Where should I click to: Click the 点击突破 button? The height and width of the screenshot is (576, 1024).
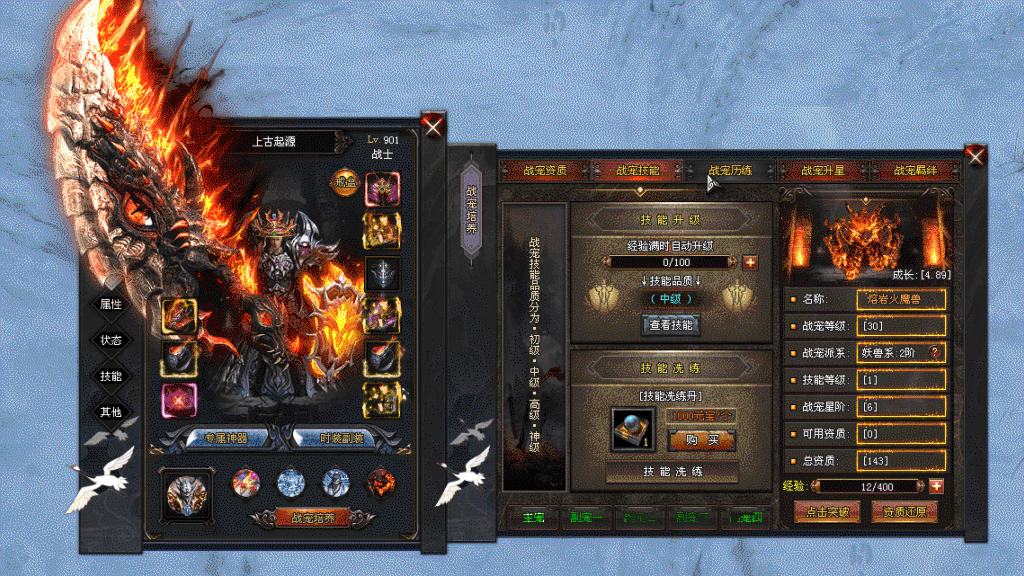(x=826, y=512)
